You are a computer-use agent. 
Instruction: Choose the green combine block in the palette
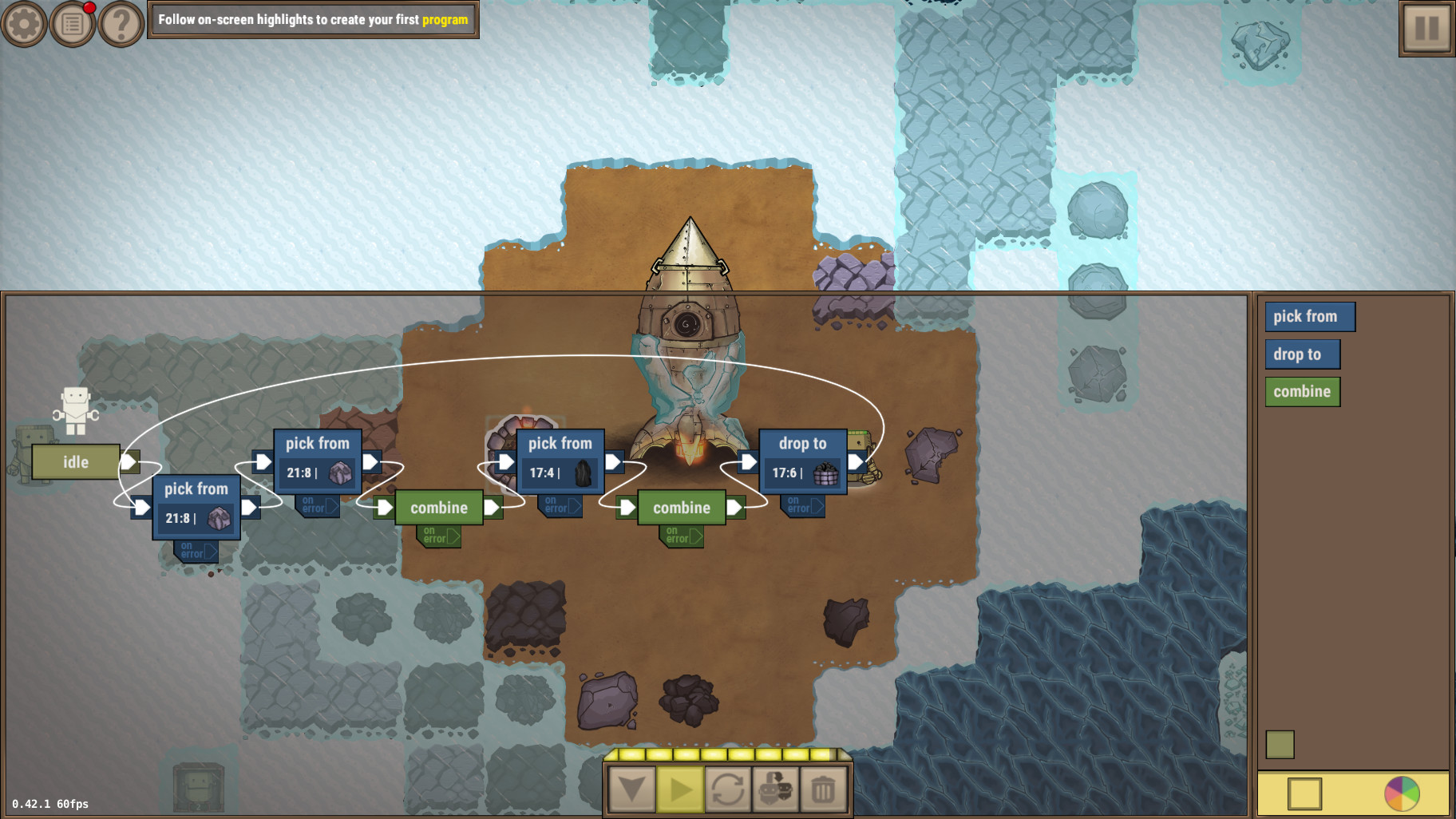pos(1302,392)
